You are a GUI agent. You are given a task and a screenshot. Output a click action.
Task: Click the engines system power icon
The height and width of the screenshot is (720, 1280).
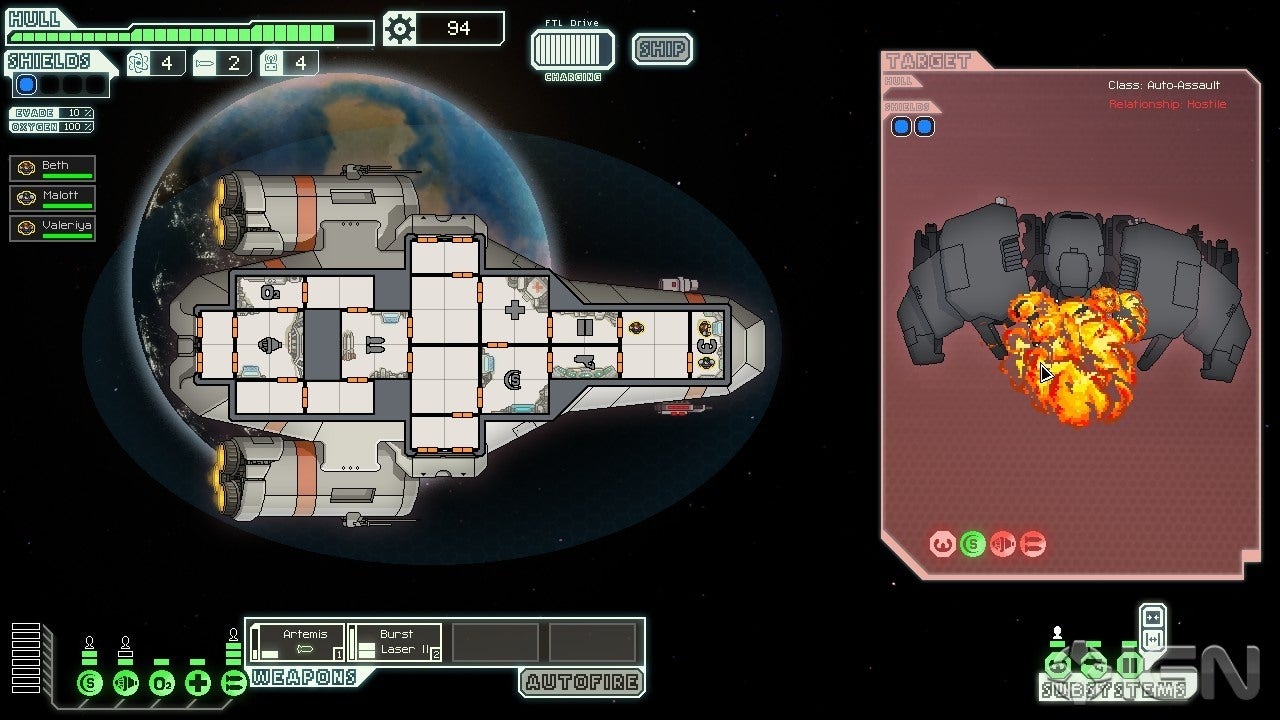126,684
